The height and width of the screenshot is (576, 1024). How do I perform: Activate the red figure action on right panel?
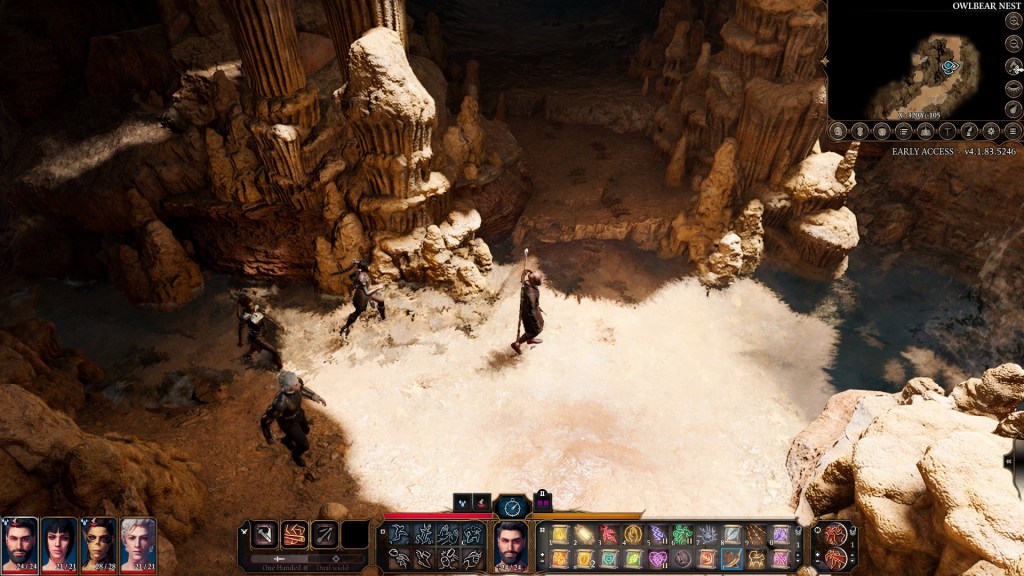(834, 535)
